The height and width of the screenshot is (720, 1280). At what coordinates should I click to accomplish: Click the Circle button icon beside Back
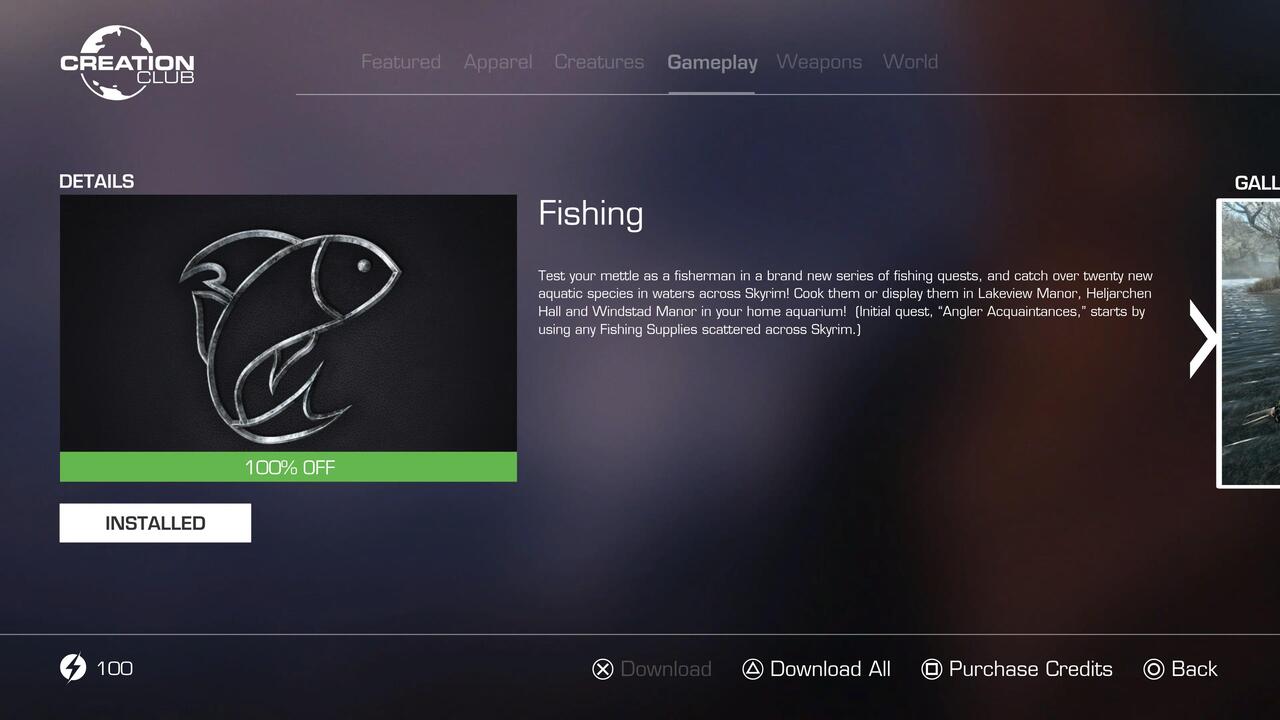[x=1154, y=668]
